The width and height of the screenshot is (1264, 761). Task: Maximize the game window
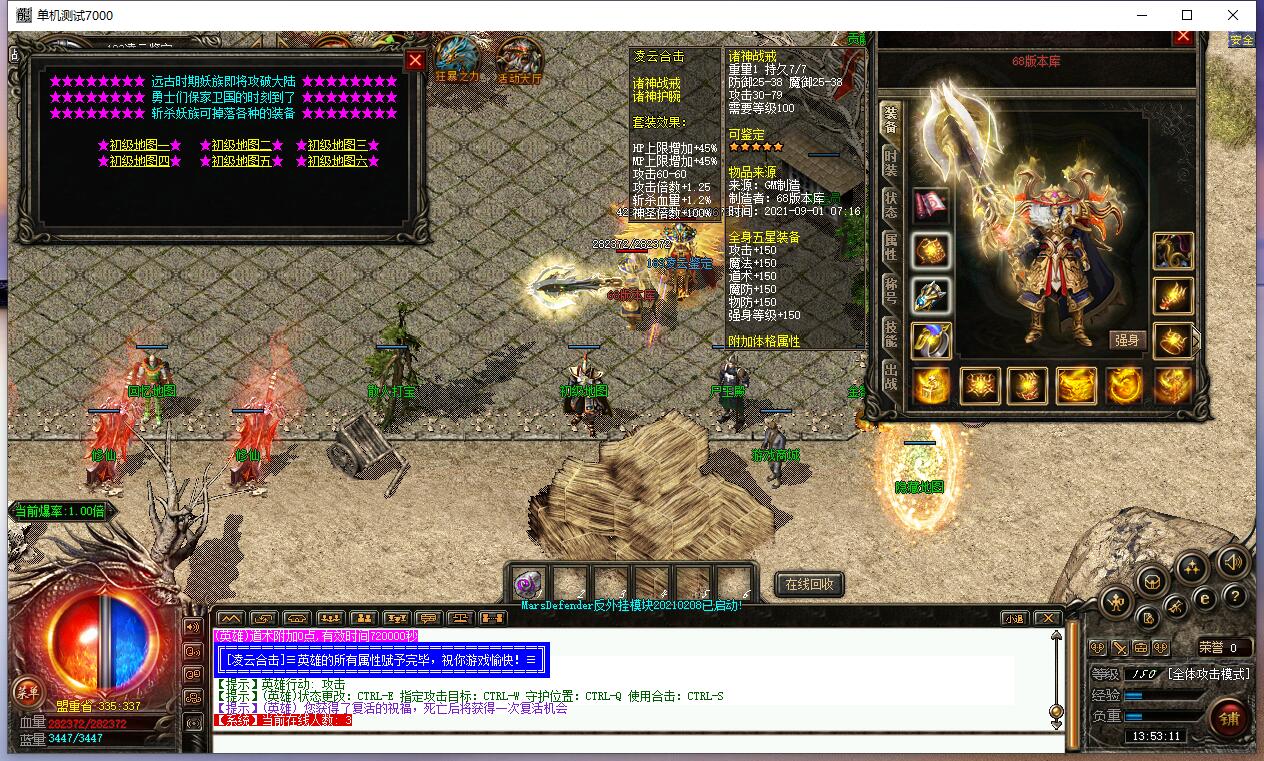coord(1187,15)
